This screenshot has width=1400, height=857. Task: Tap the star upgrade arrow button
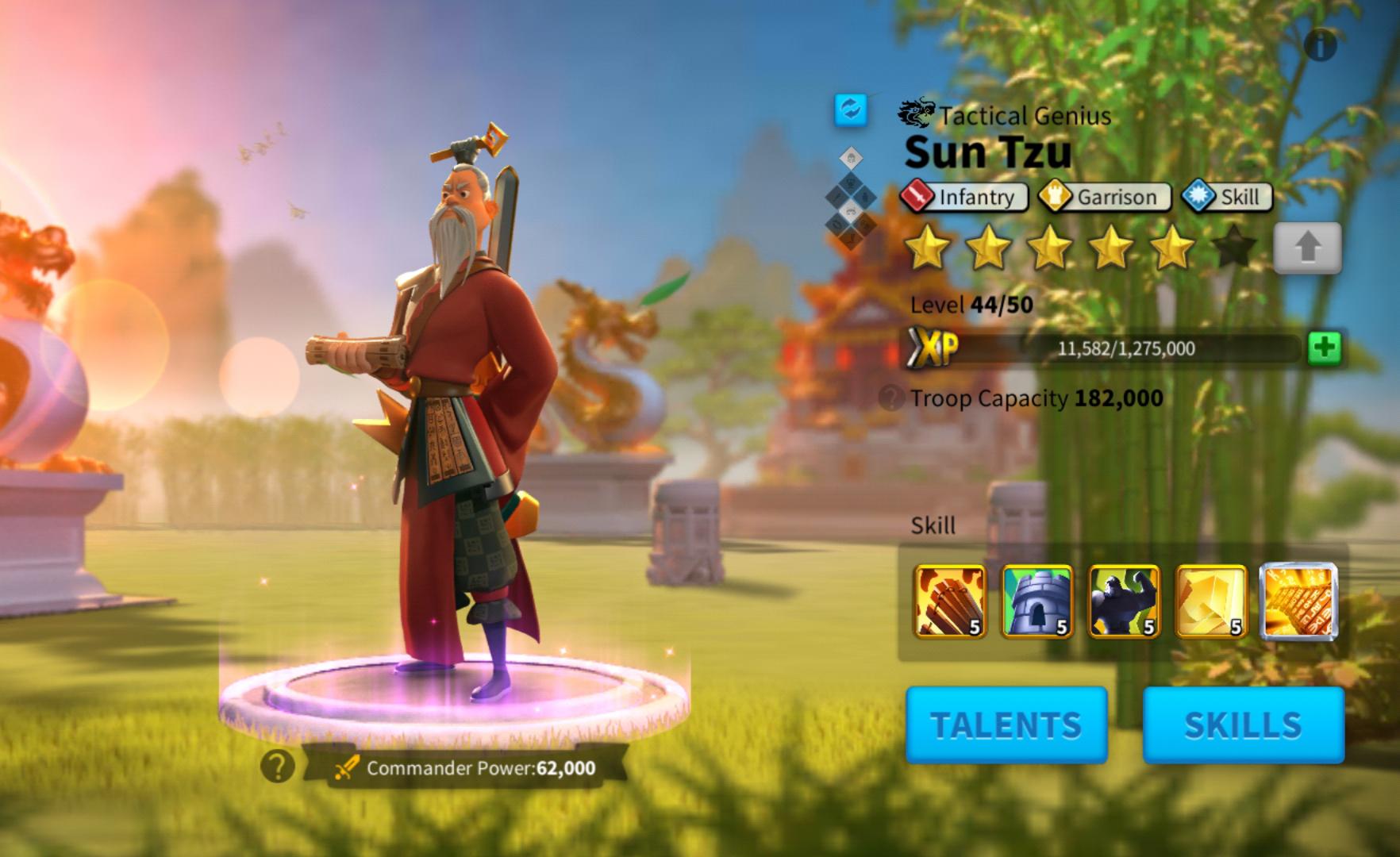pos(1307,248)
